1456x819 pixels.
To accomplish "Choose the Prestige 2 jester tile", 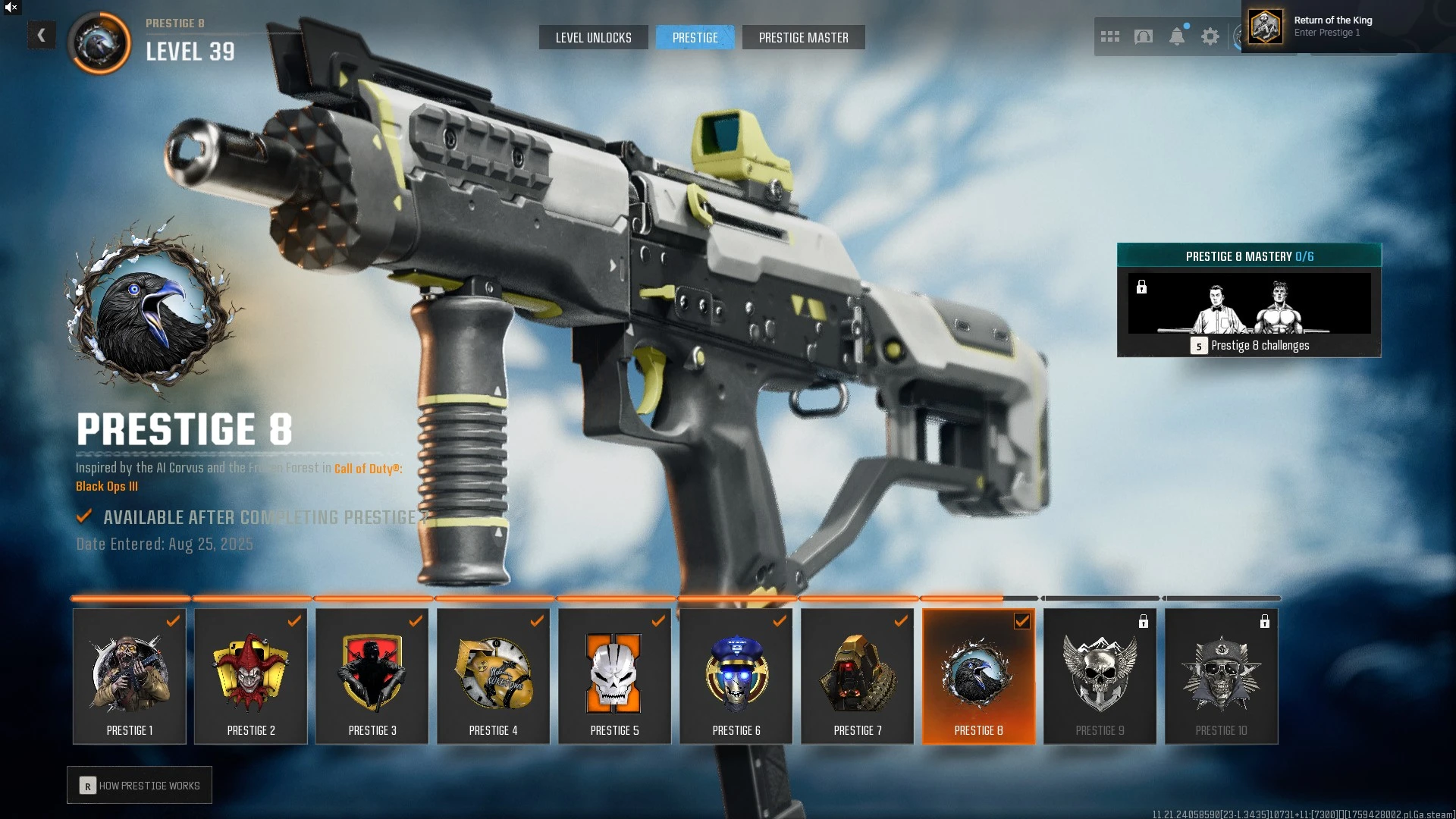I will point(251,676).
